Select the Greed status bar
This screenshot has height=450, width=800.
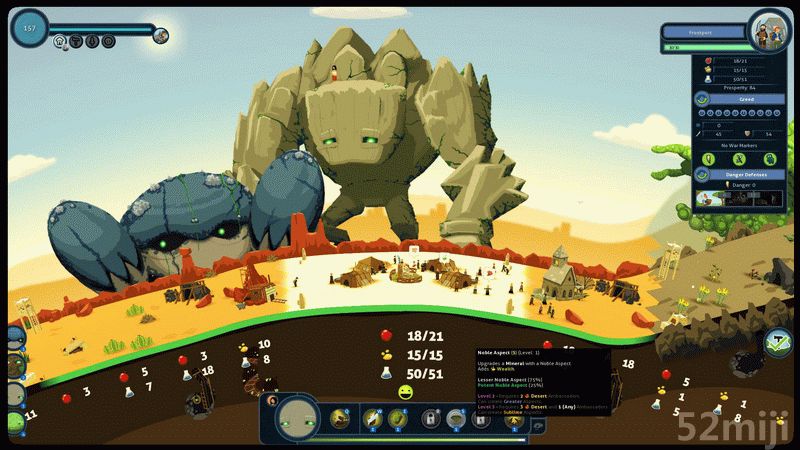(745, 100)
